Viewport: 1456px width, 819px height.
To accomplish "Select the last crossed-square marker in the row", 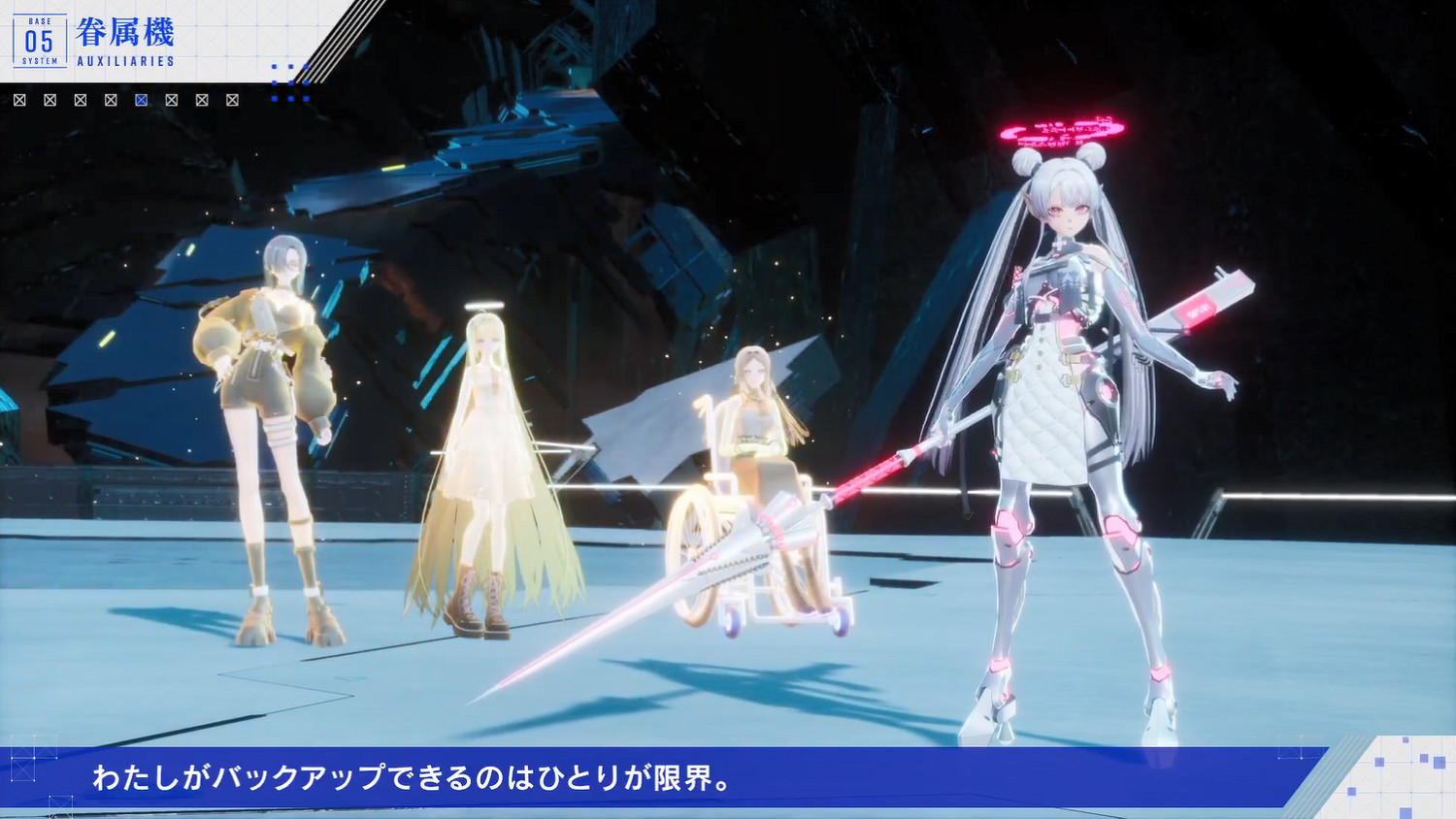I will (x=232, y=99).
